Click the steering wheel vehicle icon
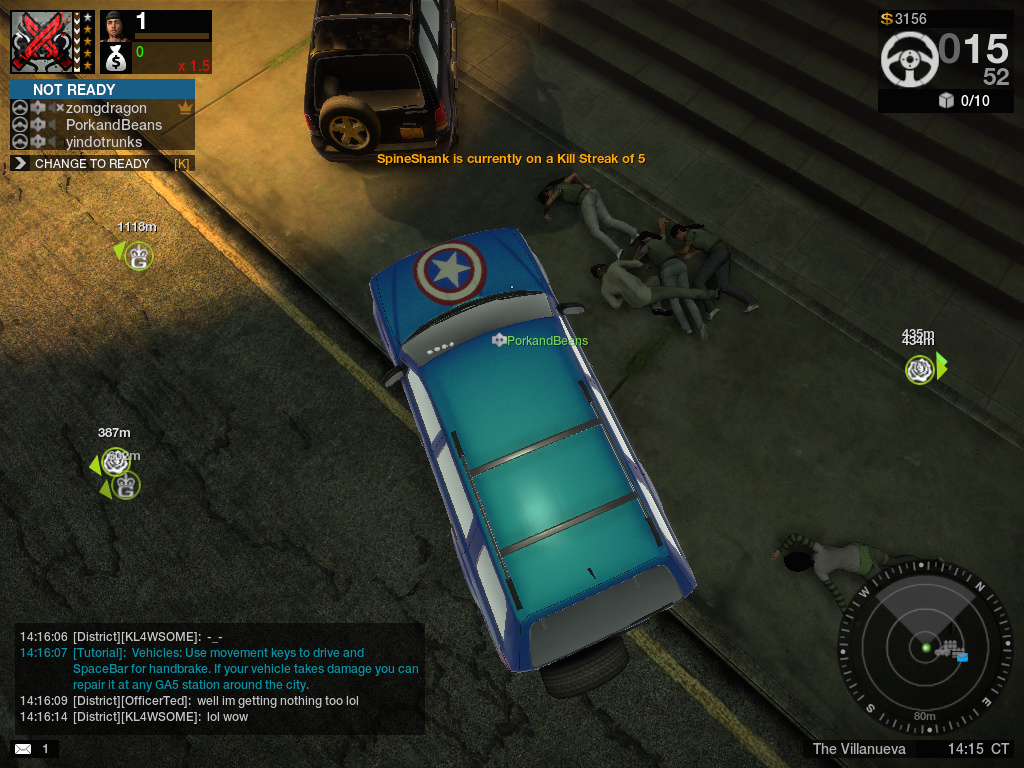This screenshot has height=768, width=1024. 909,59
